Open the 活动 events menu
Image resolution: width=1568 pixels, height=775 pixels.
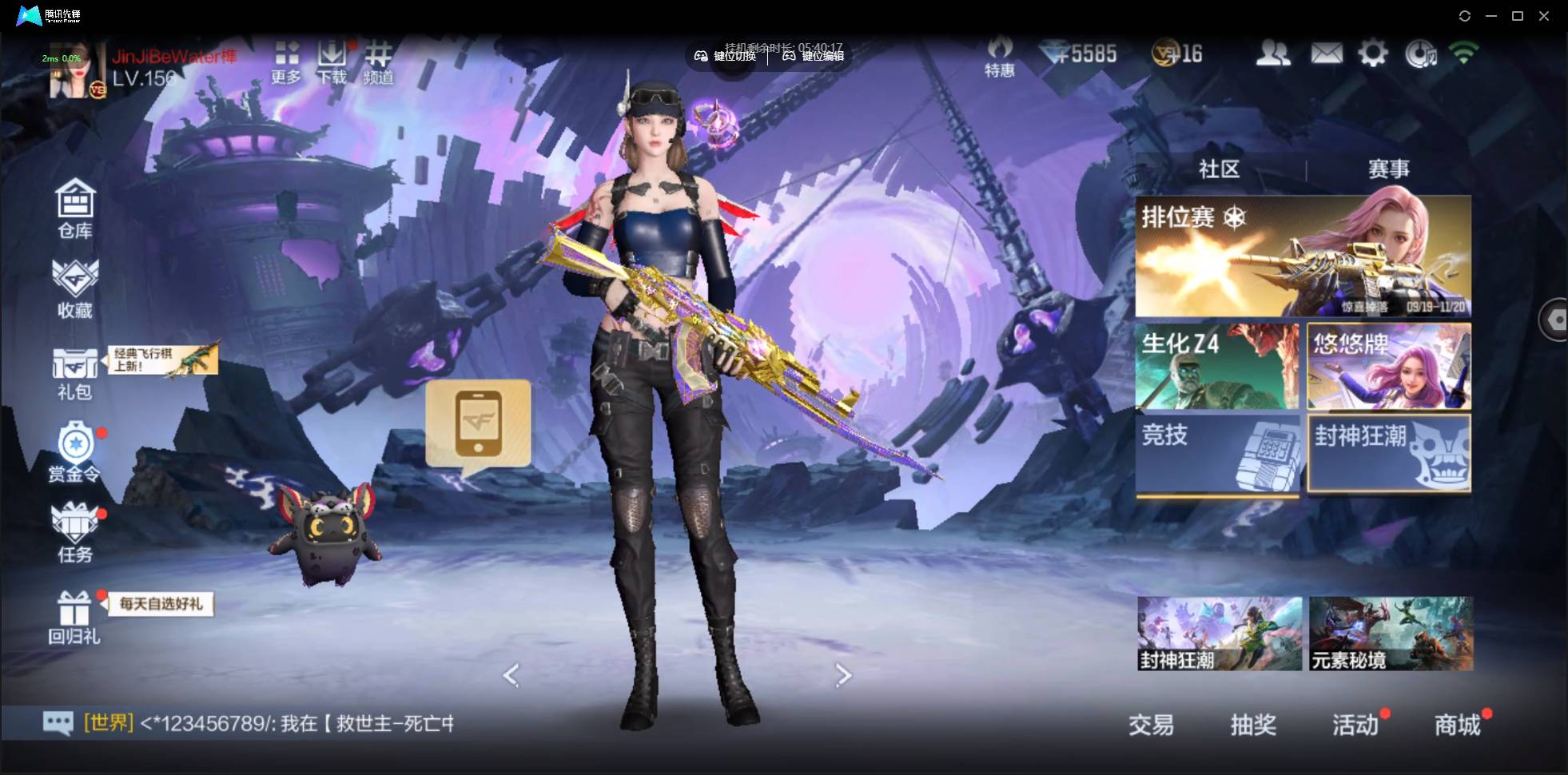pos(1355,725)
